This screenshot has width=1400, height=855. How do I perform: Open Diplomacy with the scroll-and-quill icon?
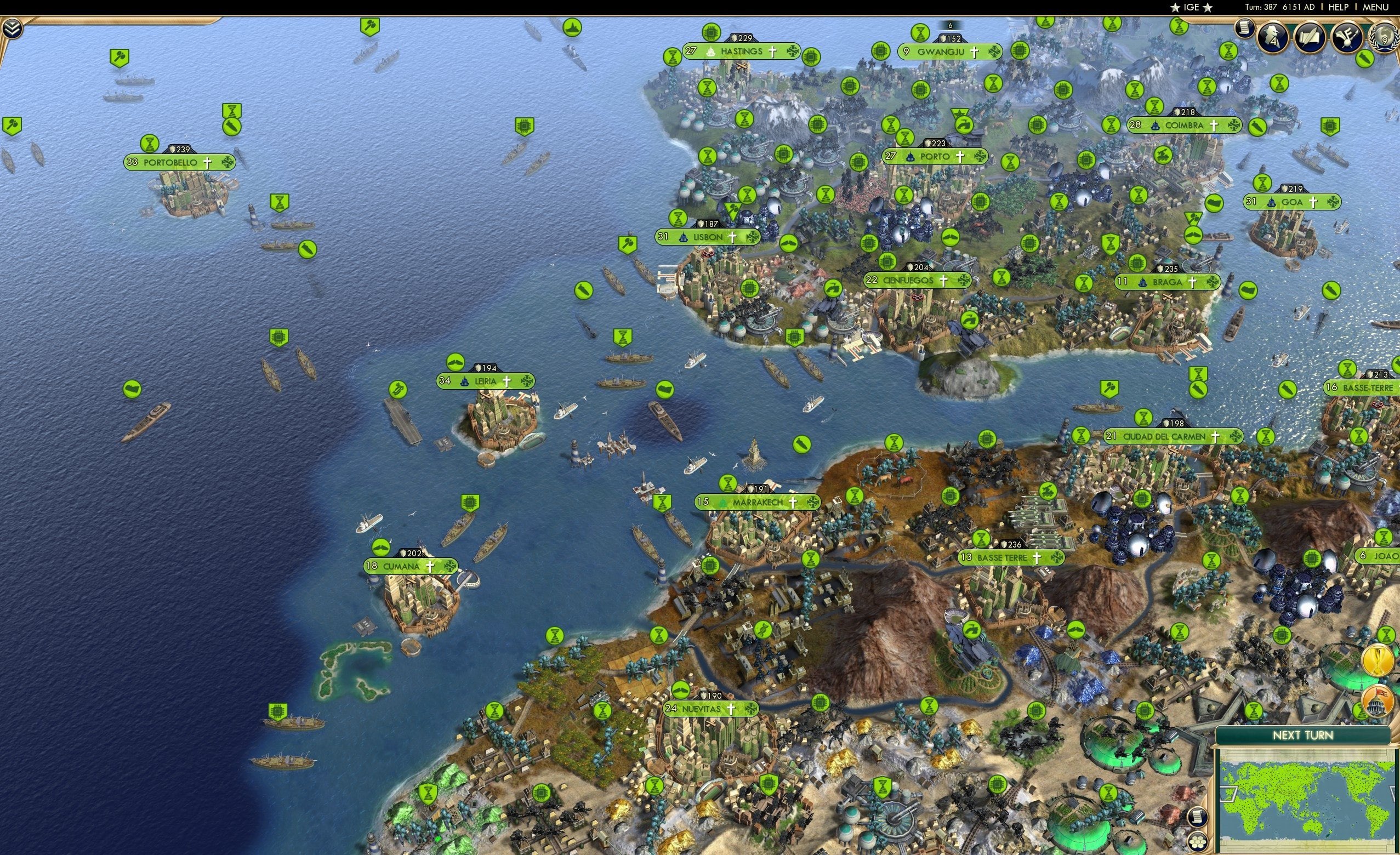(x=1311, y=38)
